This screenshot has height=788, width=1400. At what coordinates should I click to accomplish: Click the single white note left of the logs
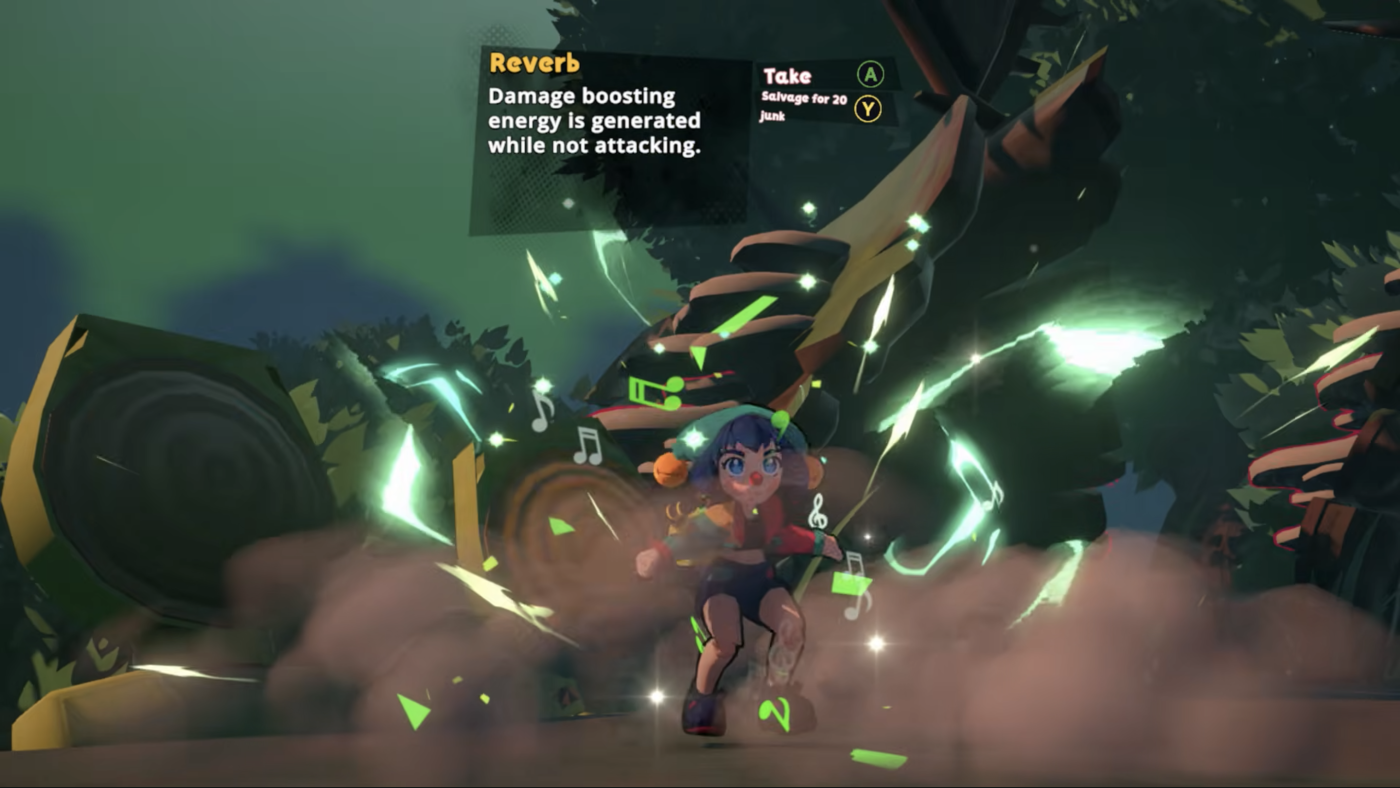click(541, 412)
